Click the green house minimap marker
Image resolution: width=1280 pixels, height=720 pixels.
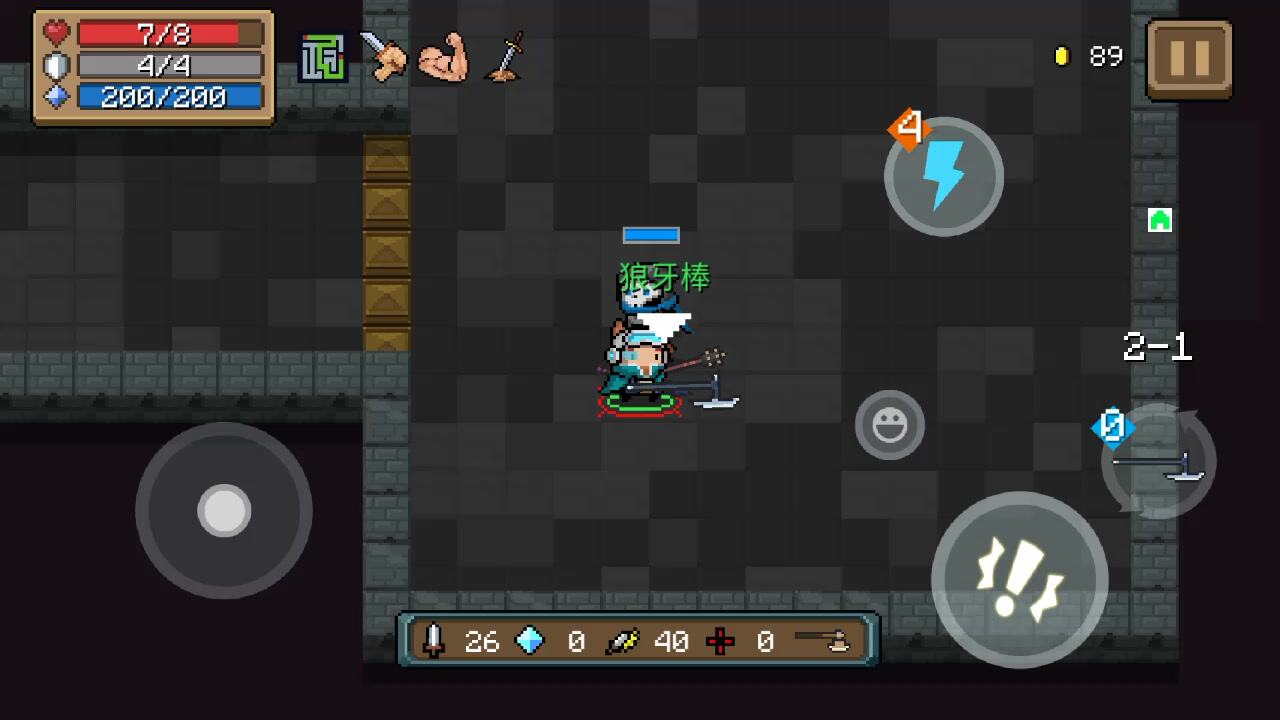point(1159,220)
